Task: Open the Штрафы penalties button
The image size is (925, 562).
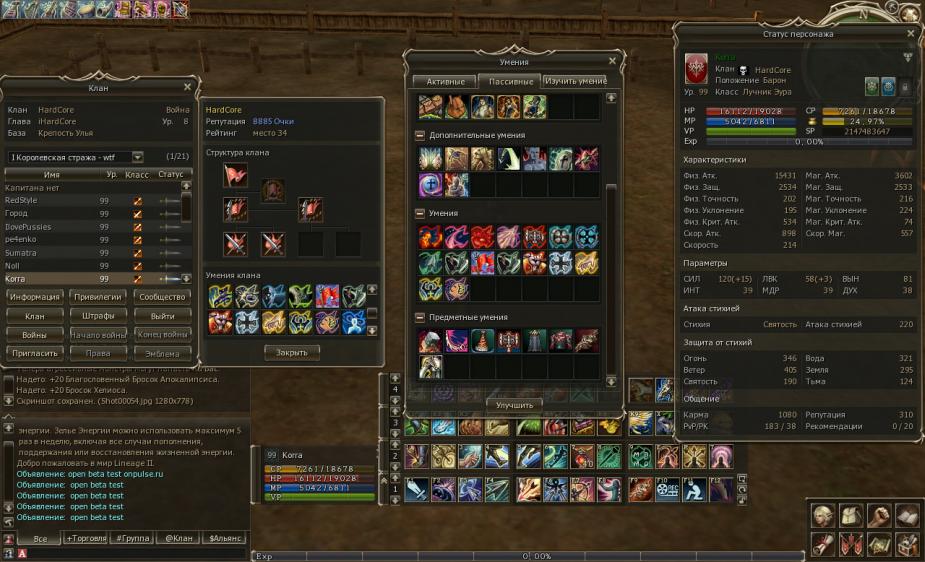Action: pos(99,316)
